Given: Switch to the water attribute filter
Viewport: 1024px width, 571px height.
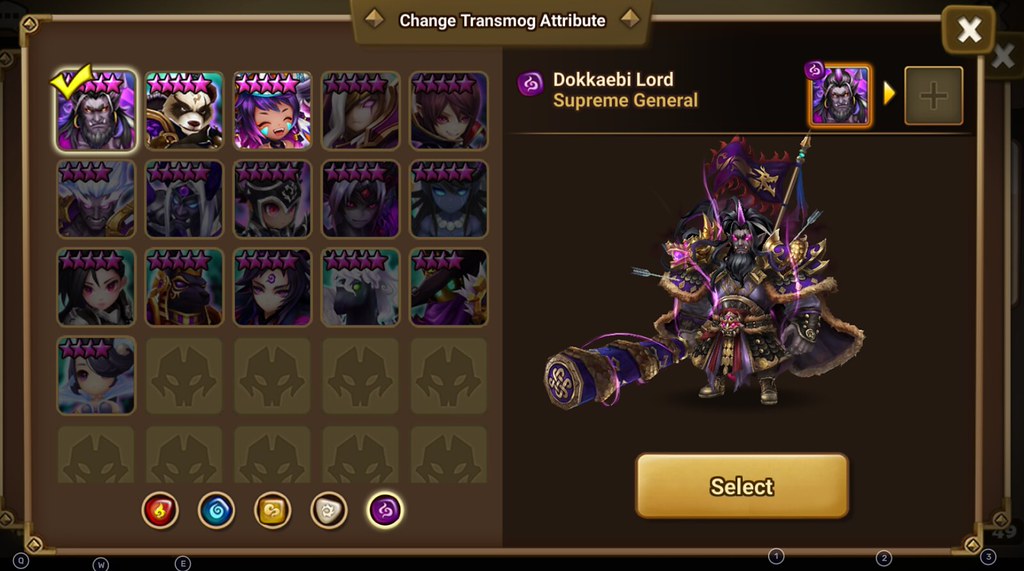Looking at the screenshot, I should (x=216, y=510).
